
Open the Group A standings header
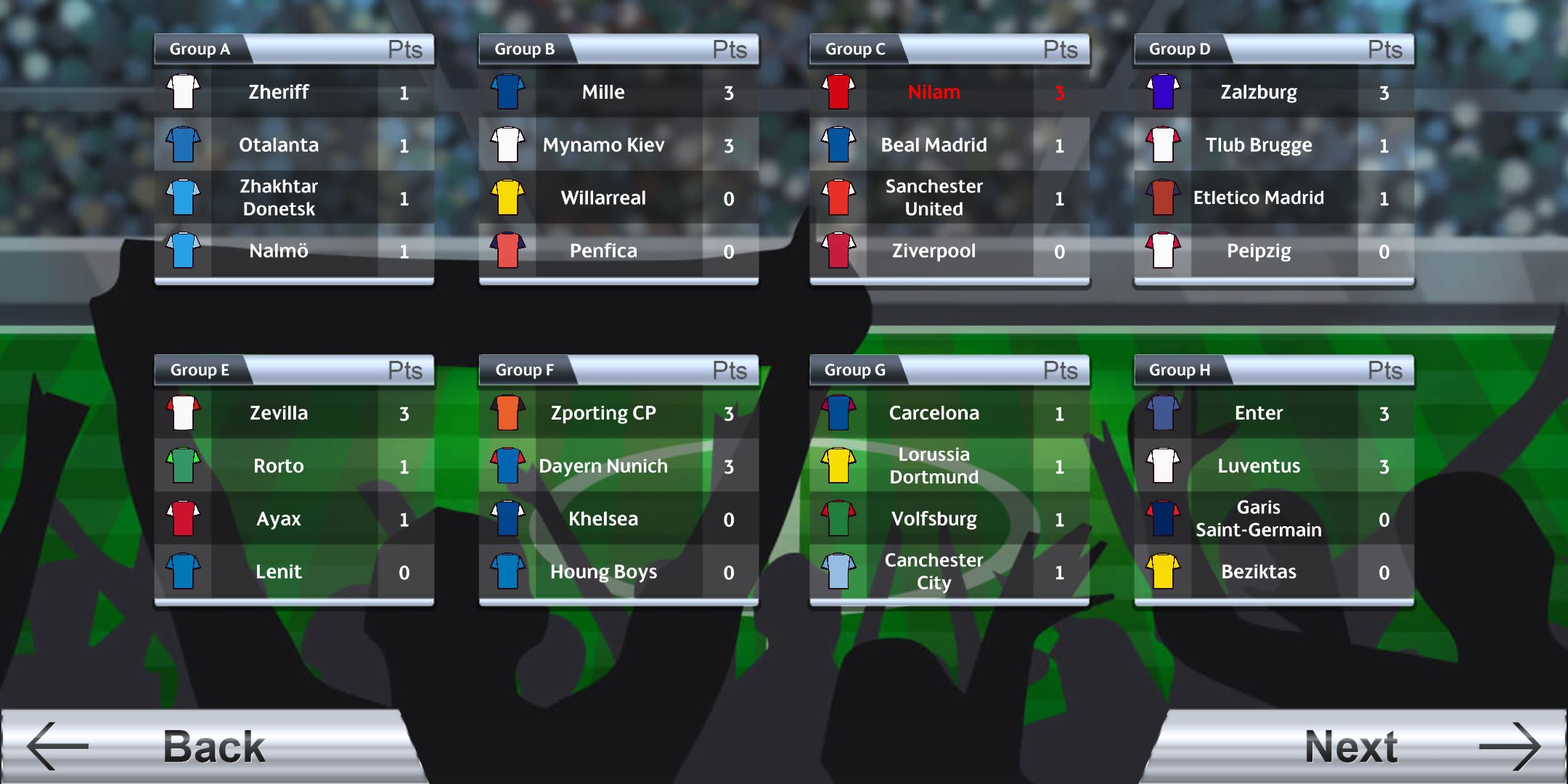tap(200, 49)
